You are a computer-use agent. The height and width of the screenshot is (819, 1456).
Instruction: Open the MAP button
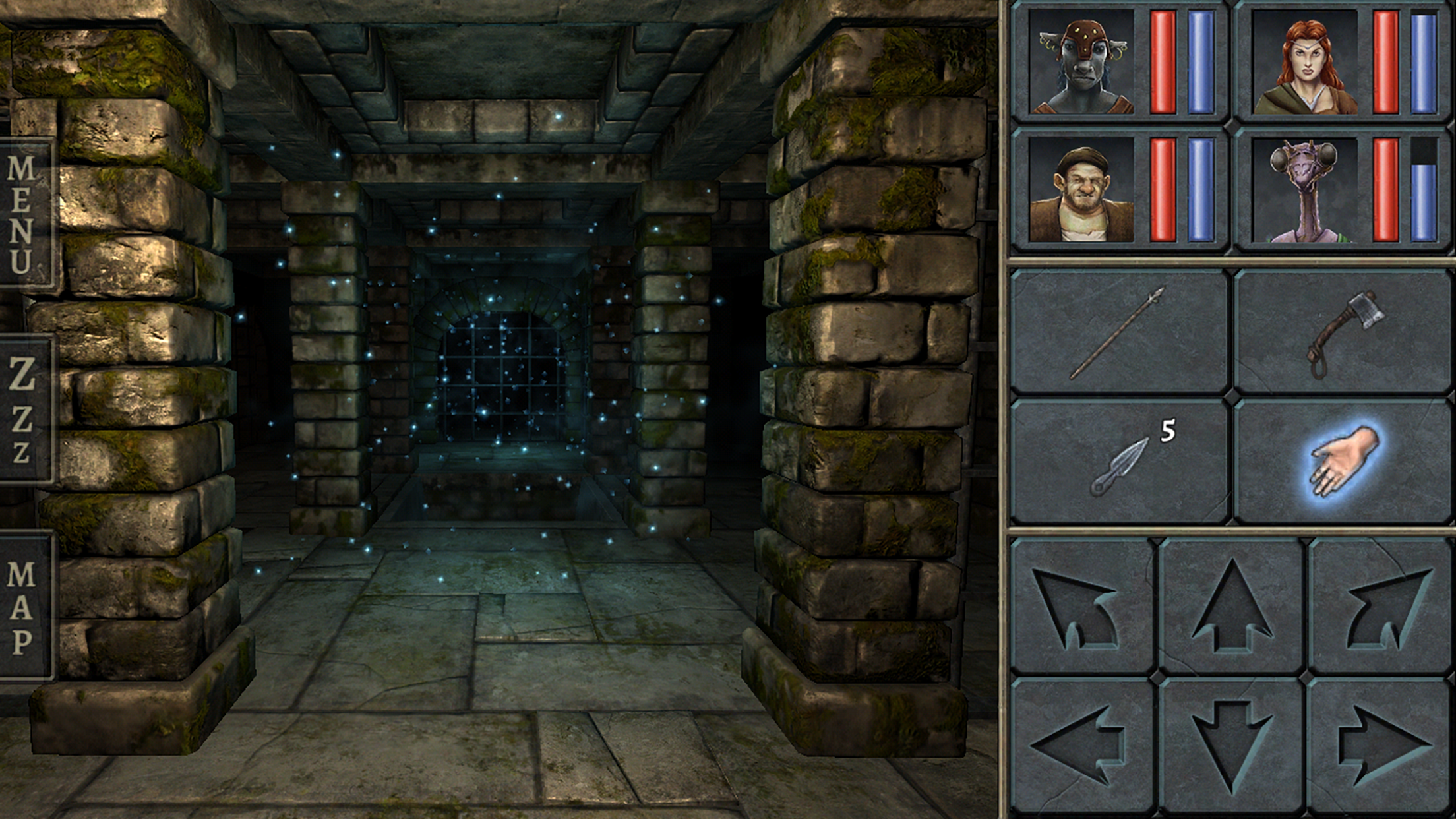(x=24, y=607)
